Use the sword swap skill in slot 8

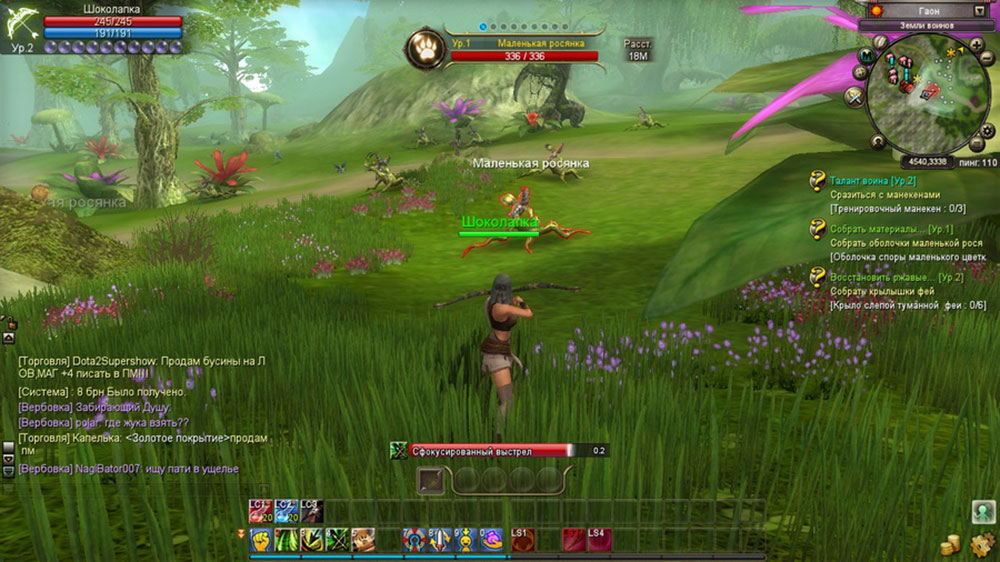[x=441, y=541]
